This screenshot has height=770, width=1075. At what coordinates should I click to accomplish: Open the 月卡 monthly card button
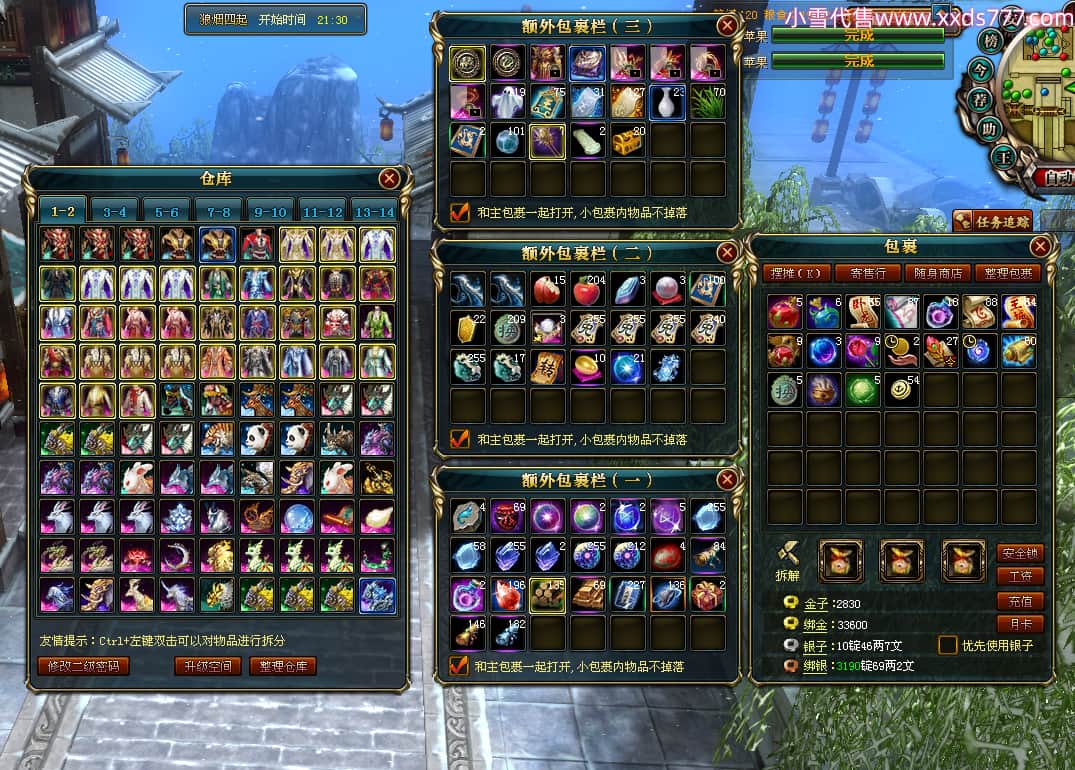point(1020,625)
